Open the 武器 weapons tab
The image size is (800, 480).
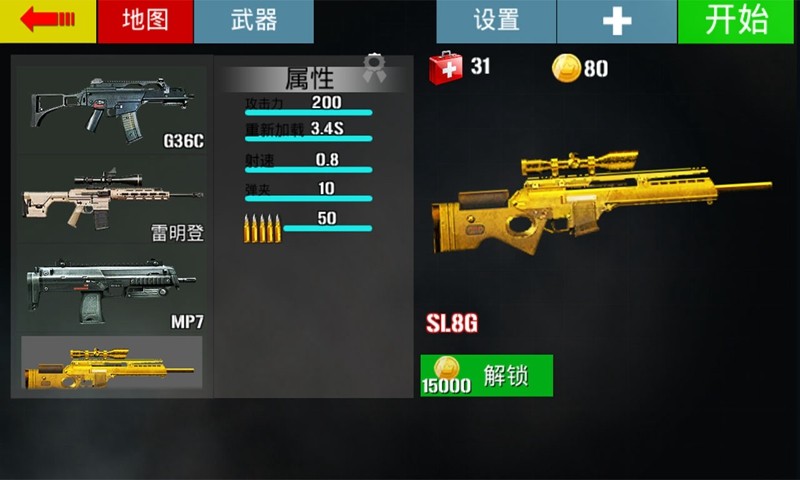[x=253, y=21]
